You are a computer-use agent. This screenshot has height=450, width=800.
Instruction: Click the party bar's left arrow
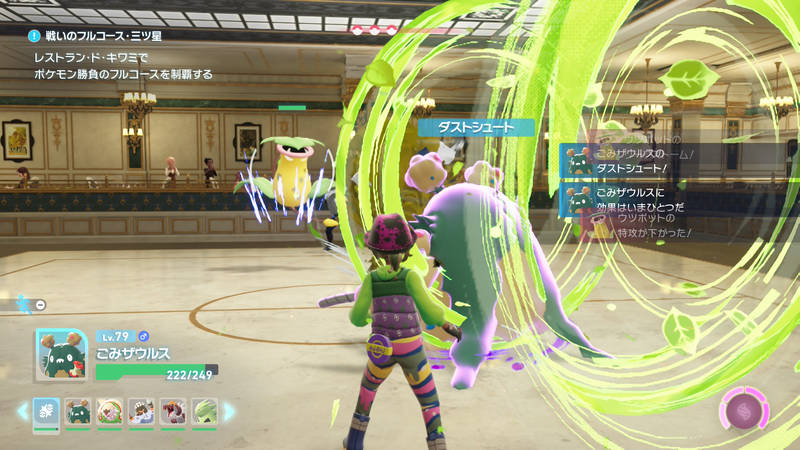tap(22, 410)
